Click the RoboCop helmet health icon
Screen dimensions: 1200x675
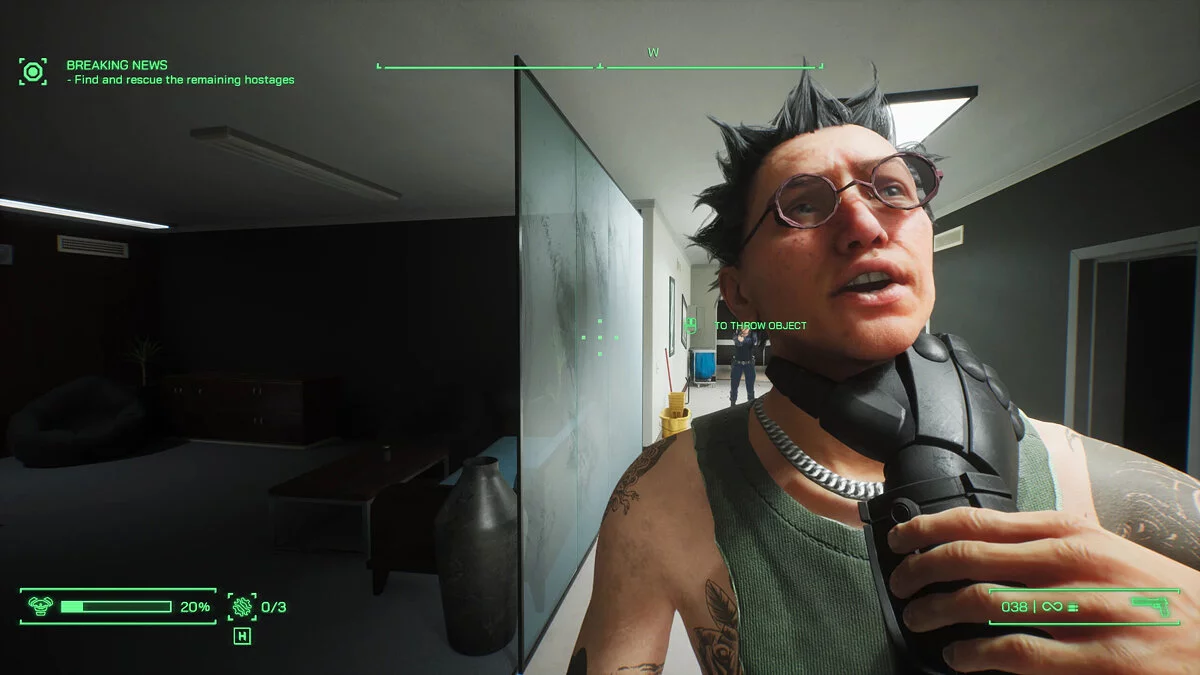pyautogui.click(x=40, y=606)
